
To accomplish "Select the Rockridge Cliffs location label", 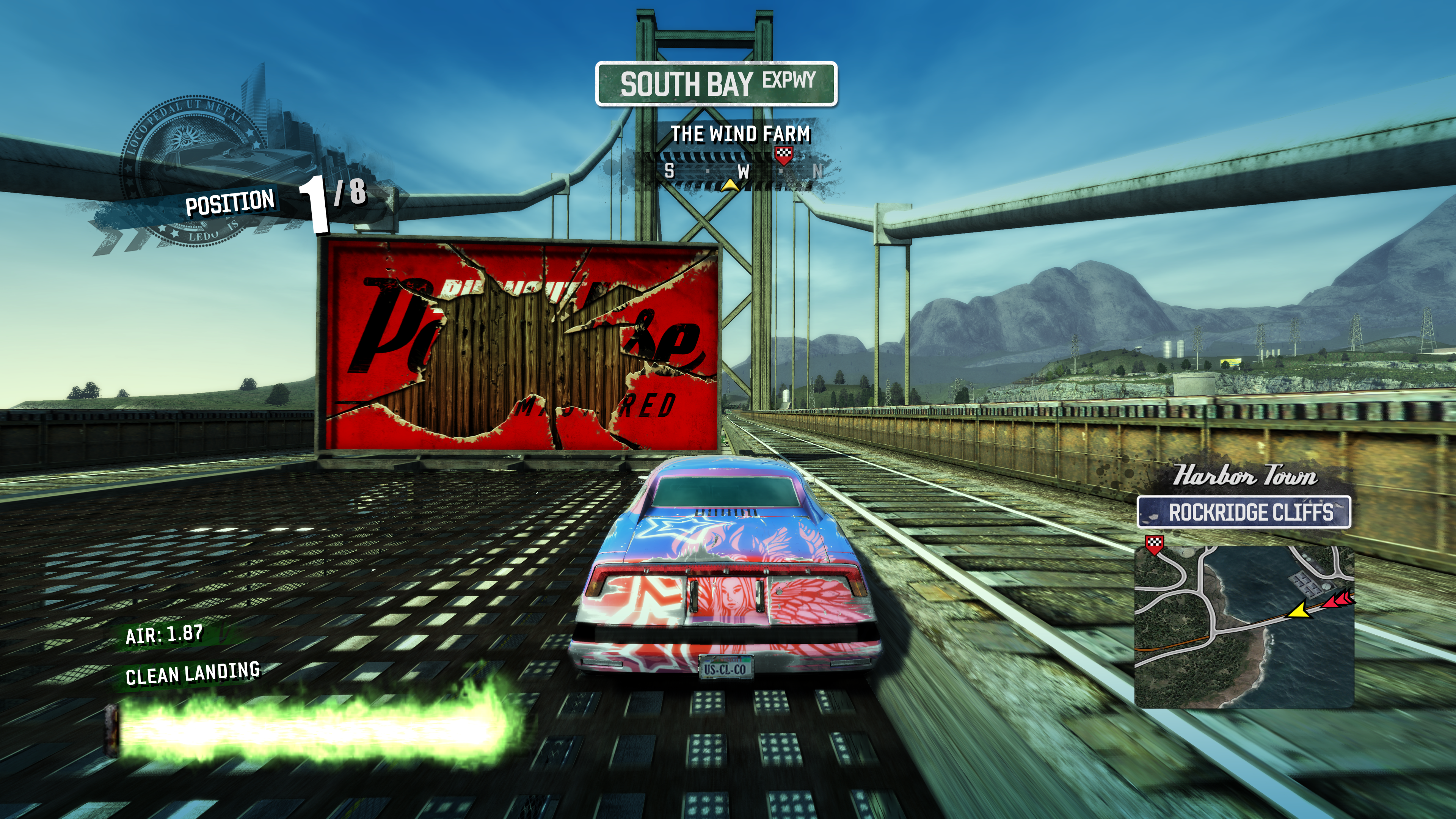I will click(x=1244, y=513).
